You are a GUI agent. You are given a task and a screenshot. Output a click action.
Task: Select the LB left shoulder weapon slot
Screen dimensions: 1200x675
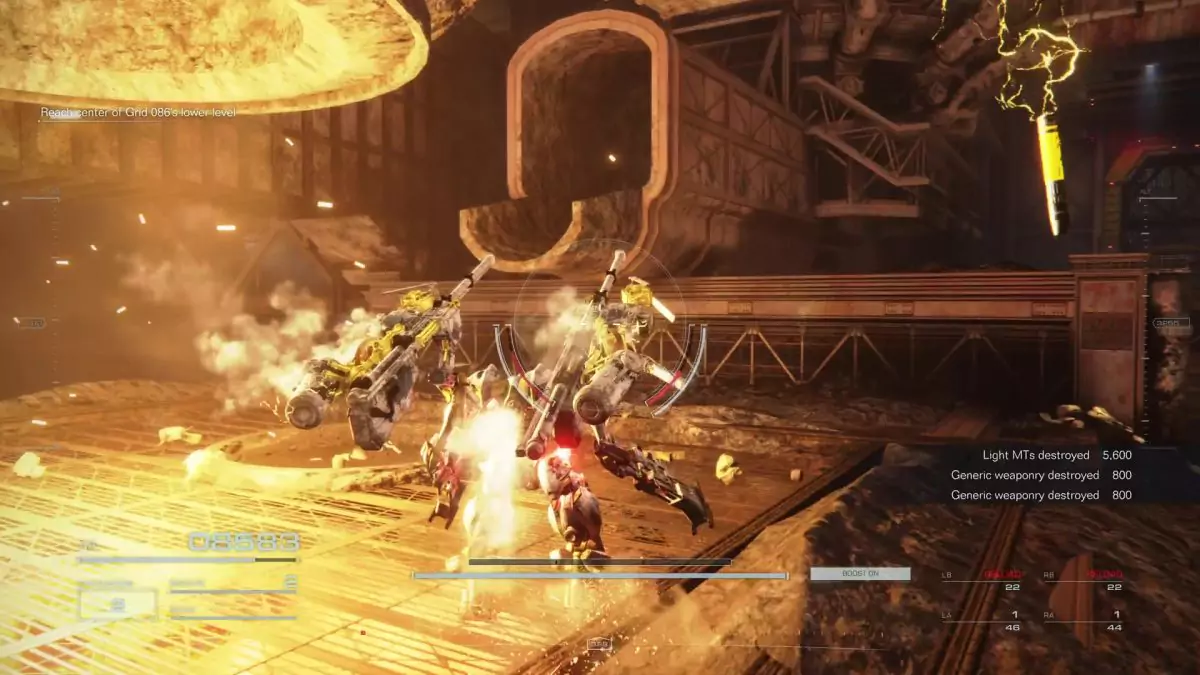click(976, 581)
